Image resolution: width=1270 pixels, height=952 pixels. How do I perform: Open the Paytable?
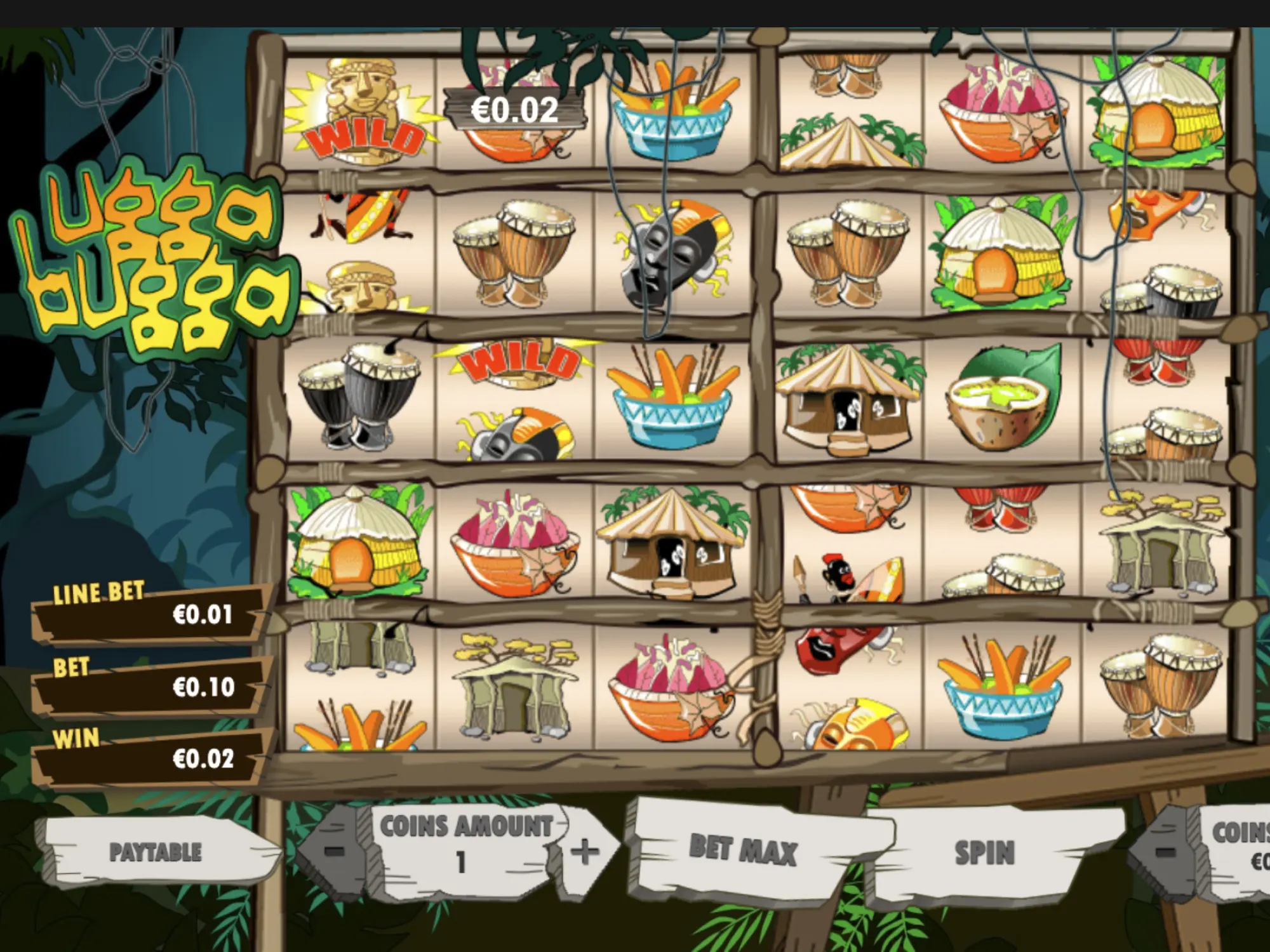tap(156, 852)
